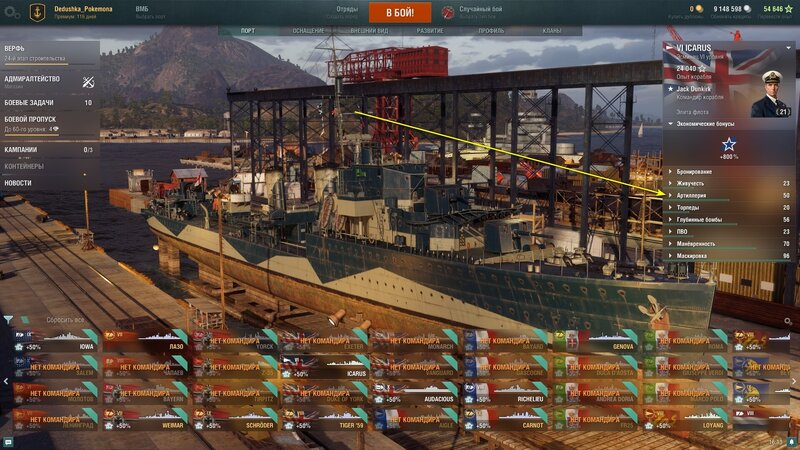This screenshot has width=800, height=450.
Task: Open commander Jack Dunkirk portrait
Action: point(768,94)
